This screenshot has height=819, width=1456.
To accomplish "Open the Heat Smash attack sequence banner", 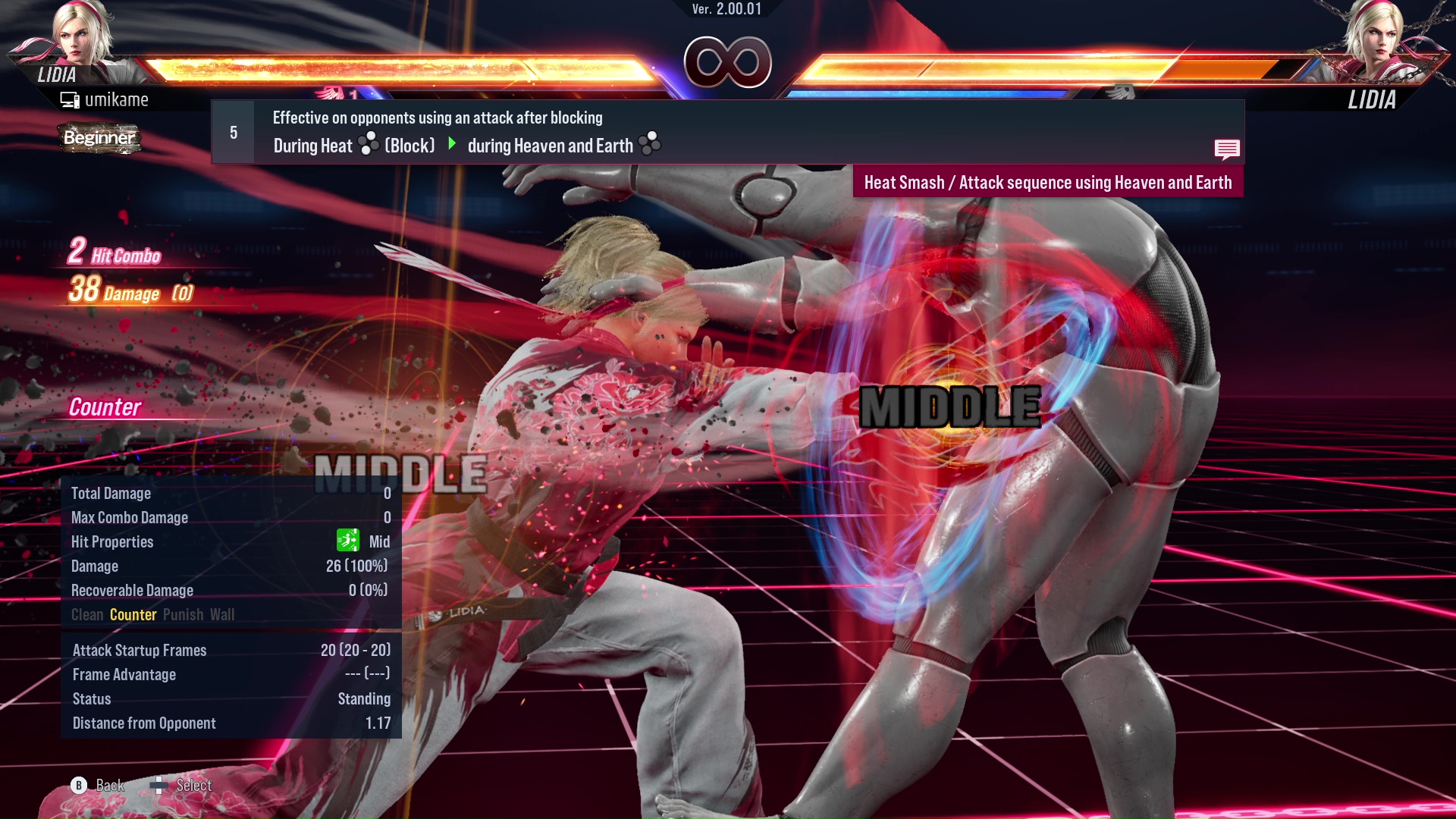I will tap(1048, 182).
